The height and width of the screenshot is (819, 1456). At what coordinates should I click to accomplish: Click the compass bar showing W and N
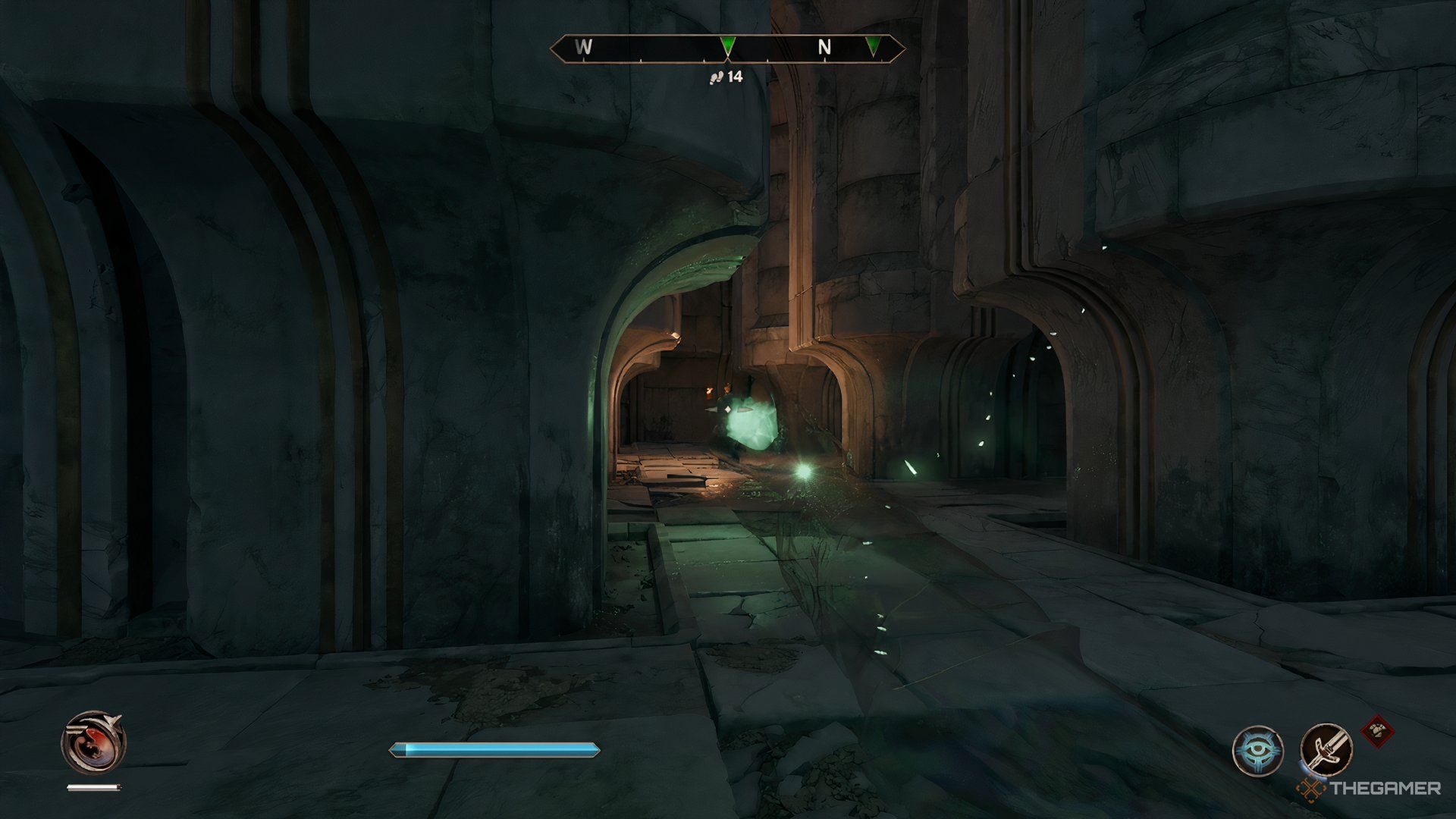[x=727, y=48]
